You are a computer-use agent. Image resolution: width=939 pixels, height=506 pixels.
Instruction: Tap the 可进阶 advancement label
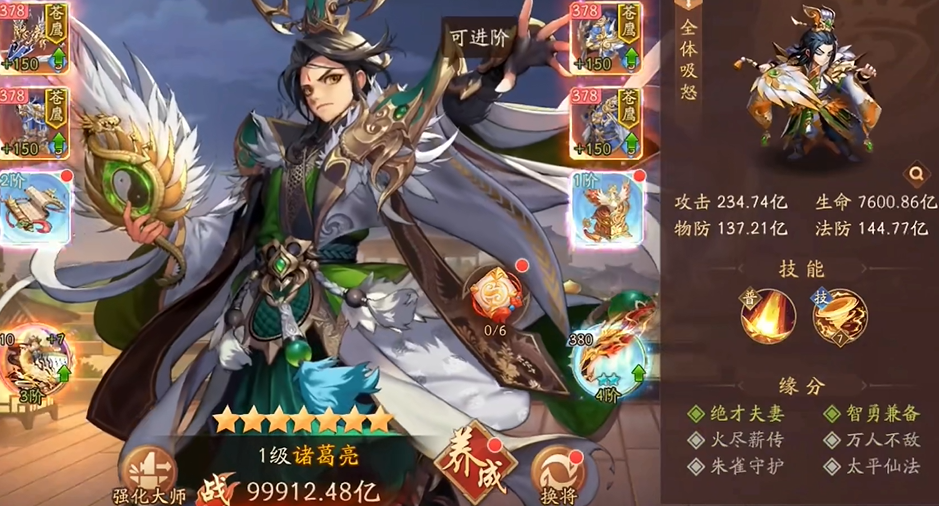click(479, 37)
